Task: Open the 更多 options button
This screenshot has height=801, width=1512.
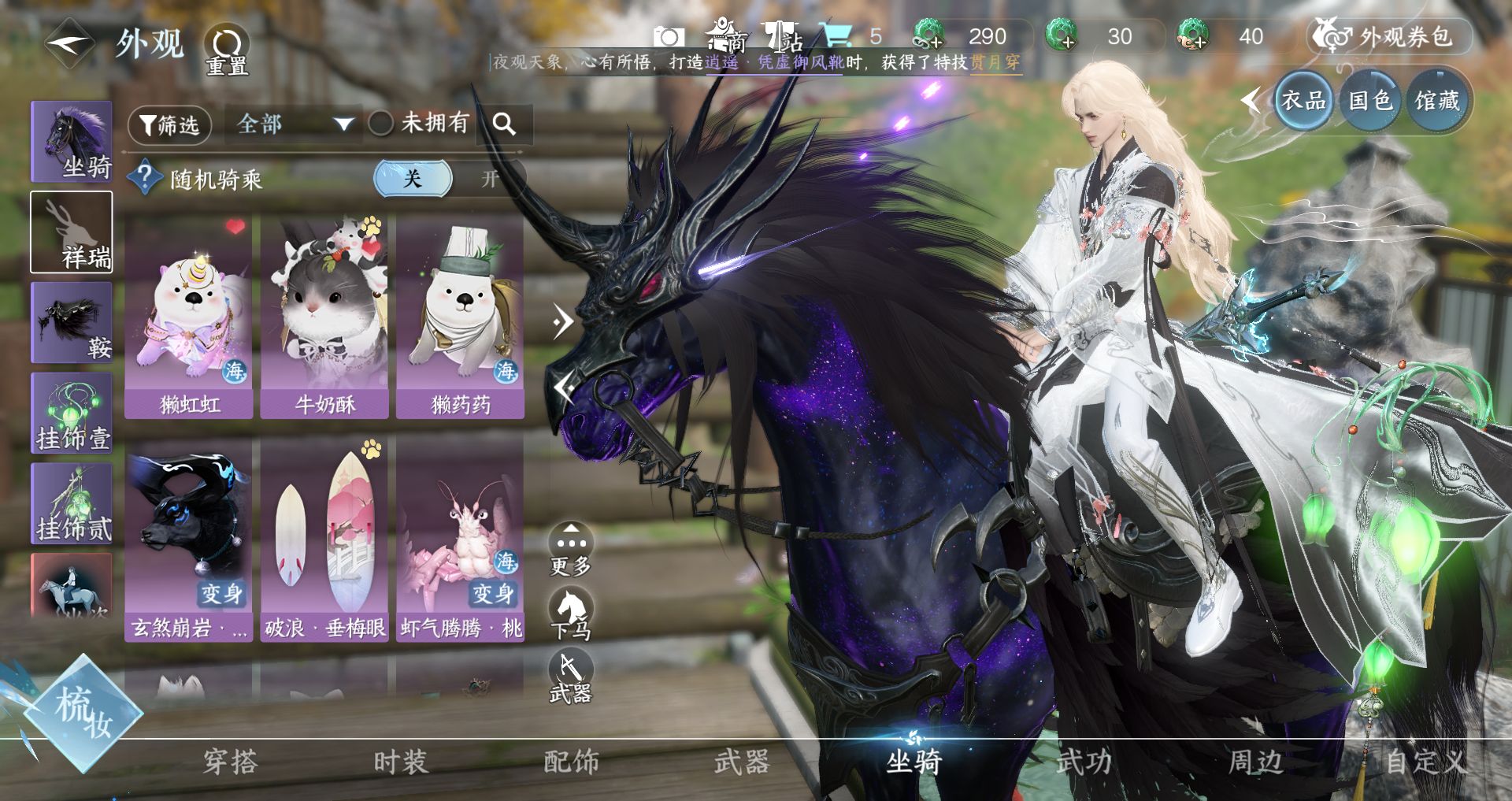Action: 571,549
